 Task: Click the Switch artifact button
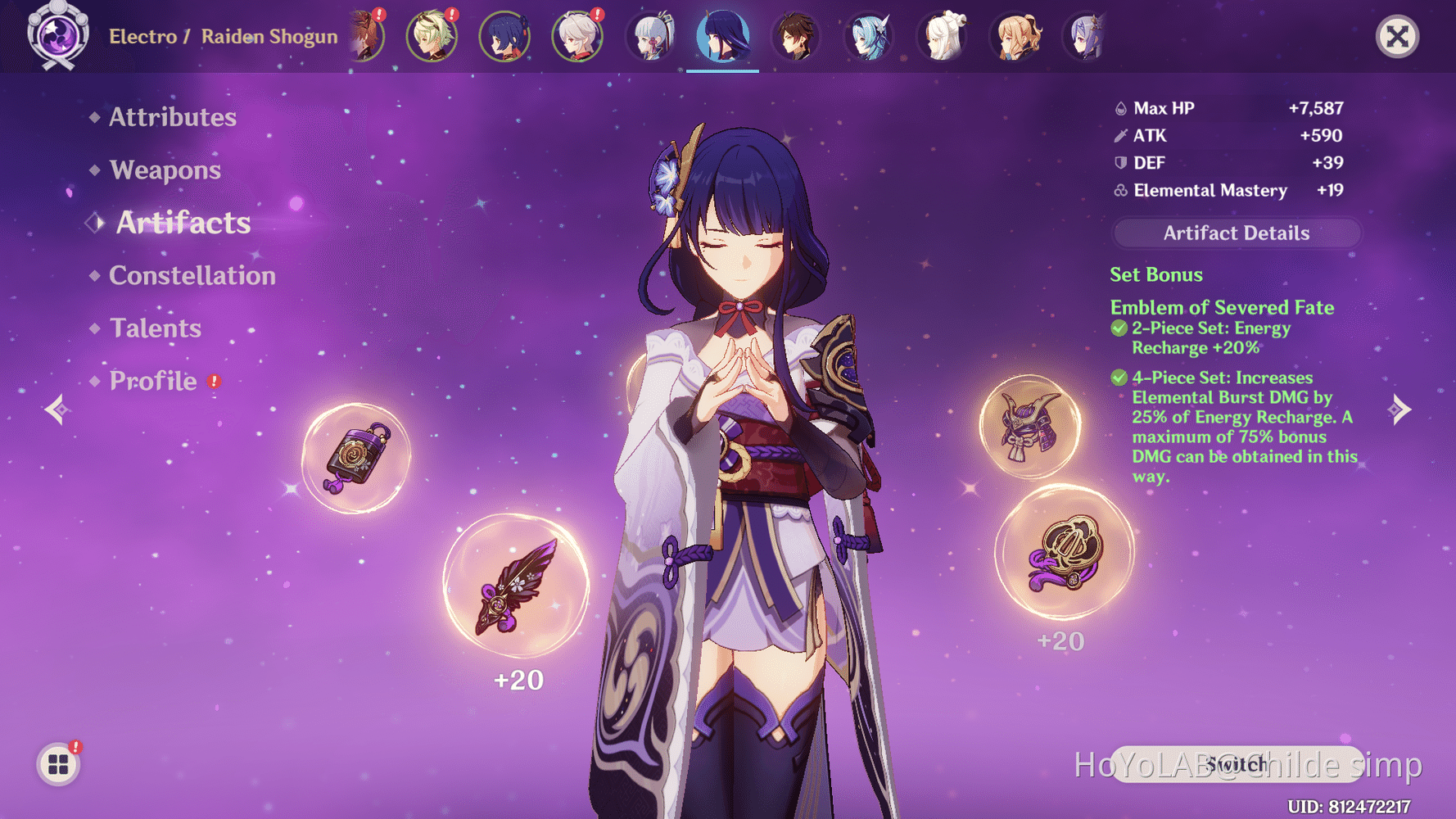tap(1236, 764)
